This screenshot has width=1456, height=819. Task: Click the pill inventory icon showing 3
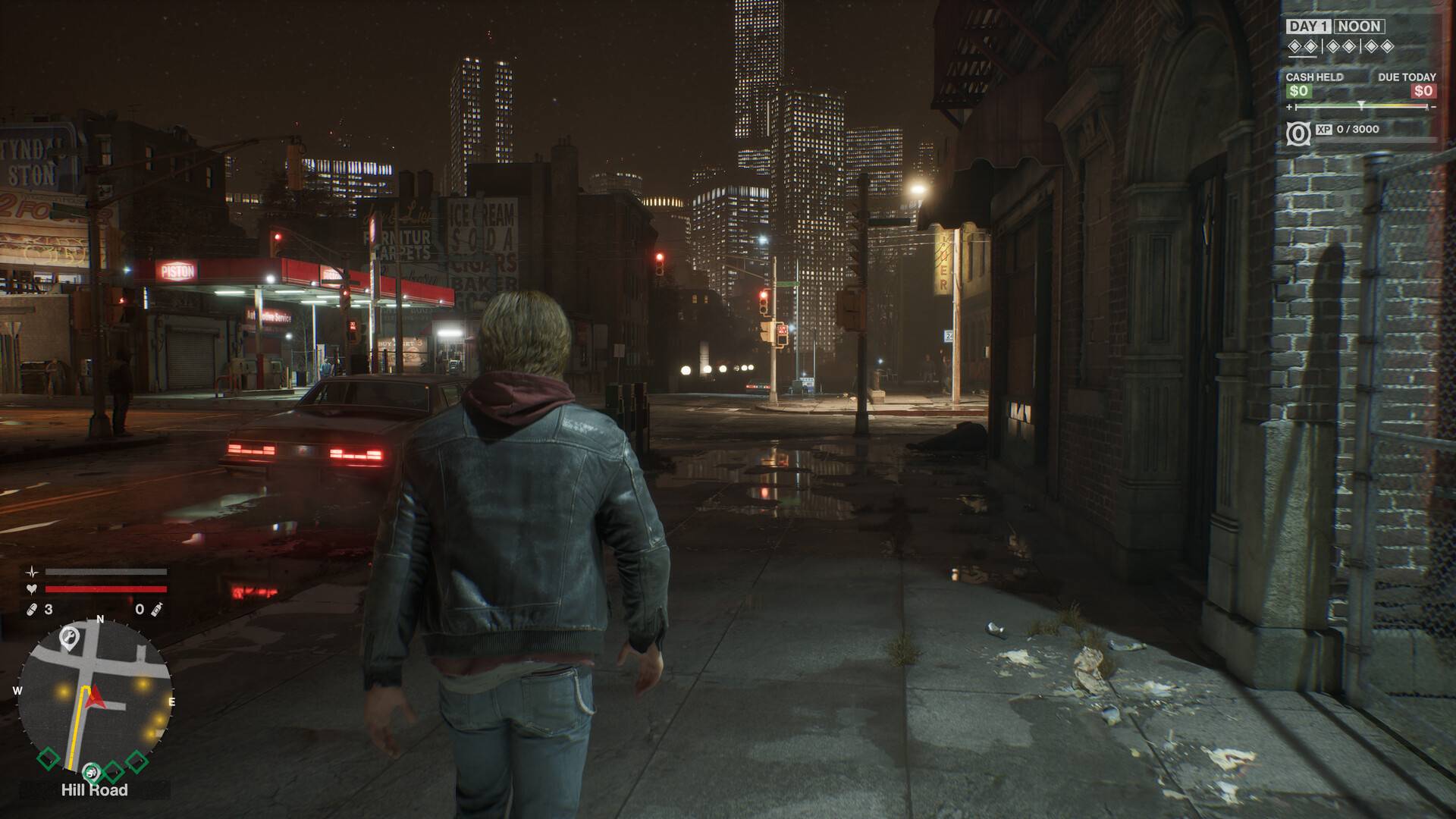(30, 609)
